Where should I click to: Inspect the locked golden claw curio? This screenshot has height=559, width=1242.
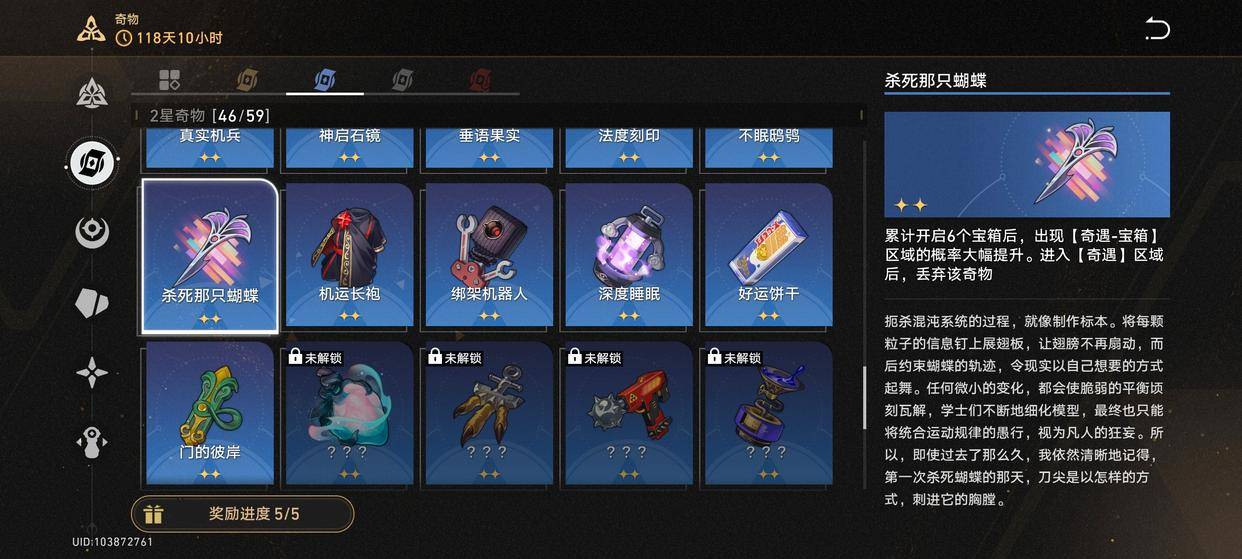pos(489,413)
